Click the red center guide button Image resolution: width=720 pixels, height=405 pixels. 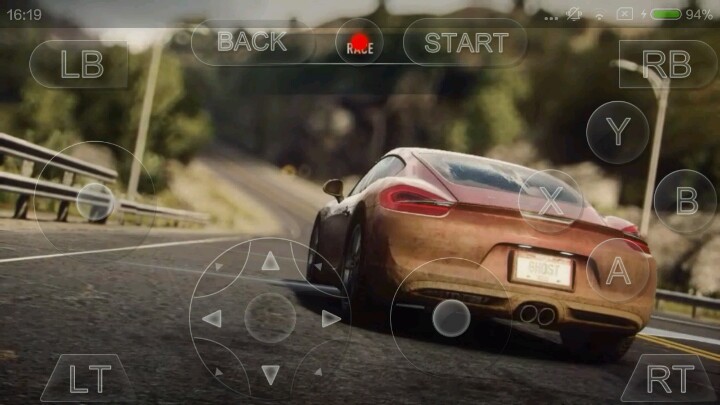click(x=359, y=43)
